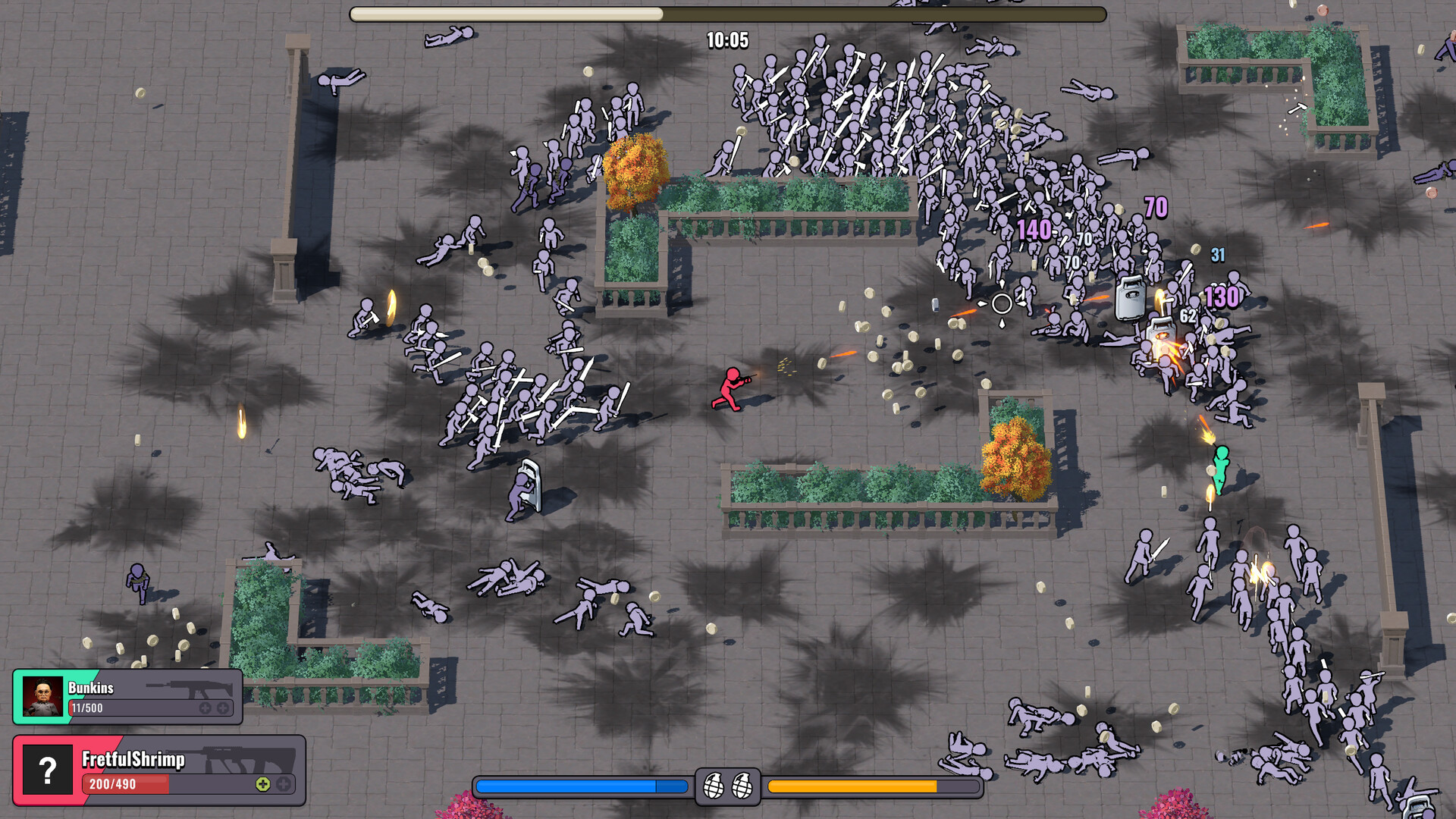Click Bunkins' character portrait

pyautogui.click(x=42, y=696)
